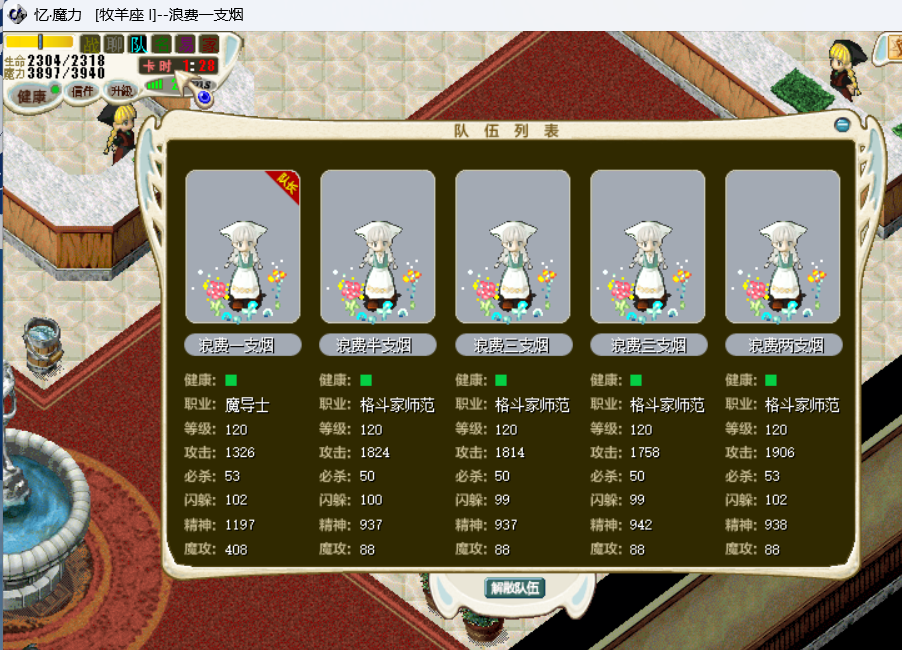Toggle the purple 易 trade button
Screen dimensions: 902x650
pos(185,44)
